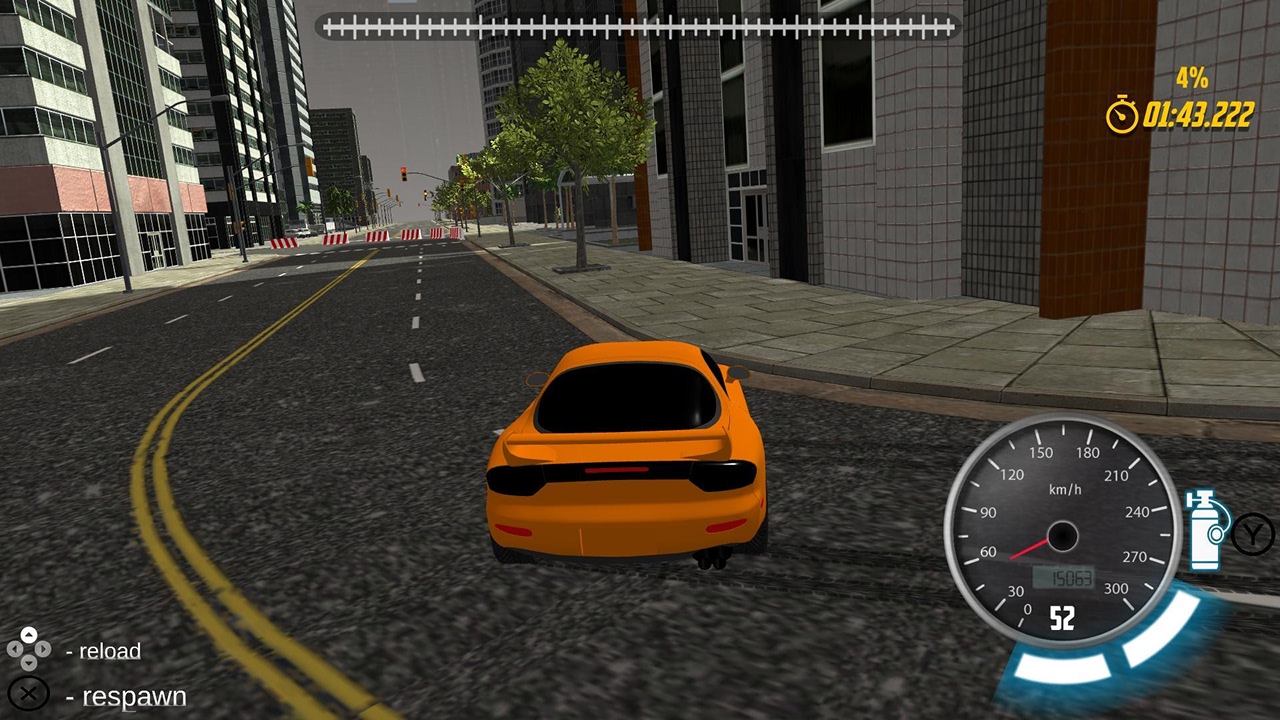
Task: Click the d-pad icon next to reload
Action: [29, 651]
